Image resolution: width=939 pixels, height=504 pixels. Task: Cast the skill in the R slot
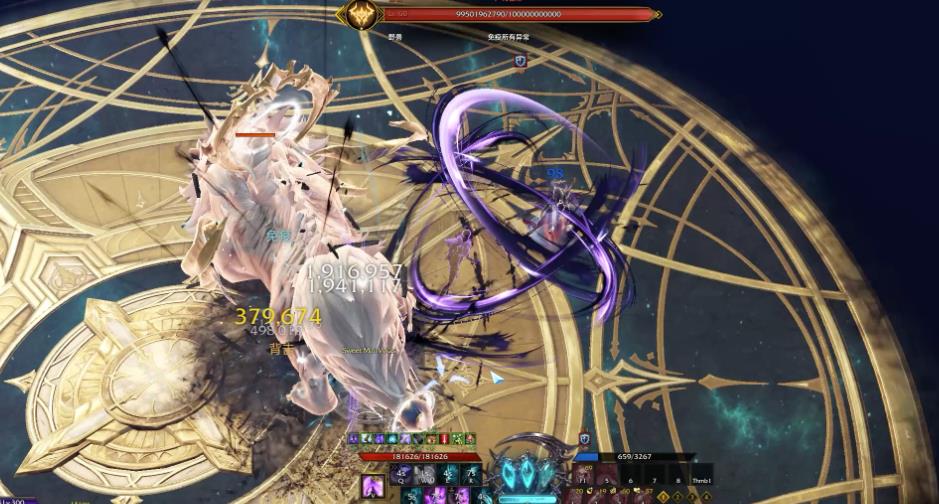471,474
